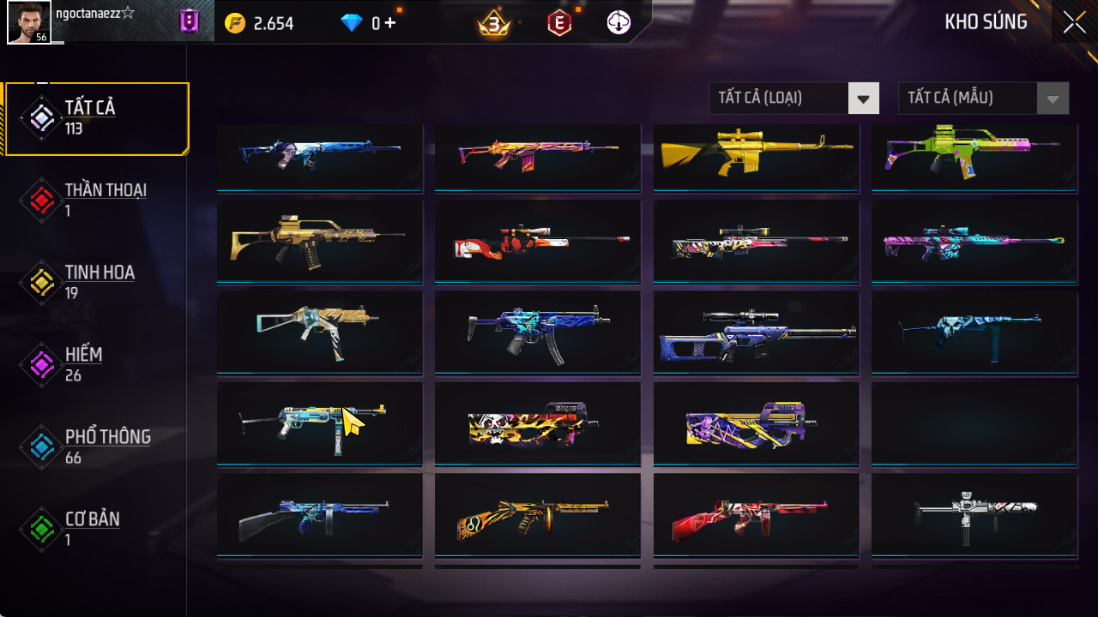This screenshot has width=1098, height=617.
Task: Open the red E hexagon badge
Action: tap(559, 22)
